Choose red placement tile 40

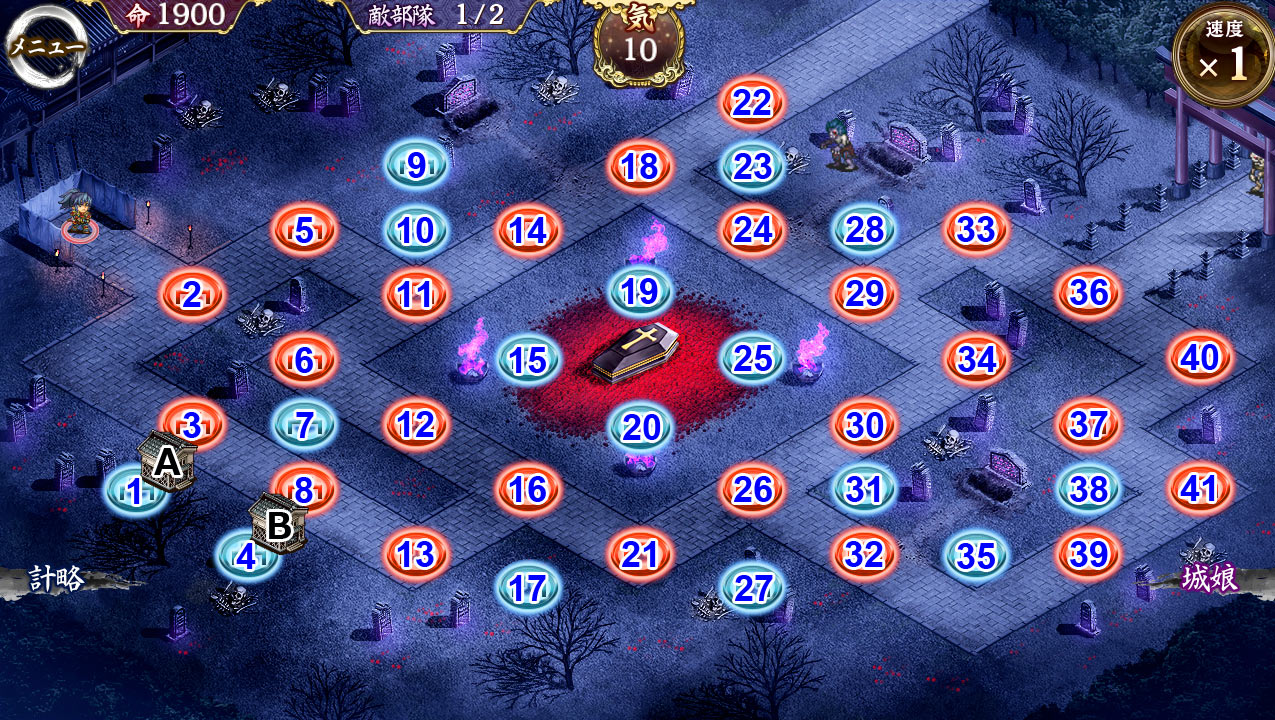(1200, 358)
